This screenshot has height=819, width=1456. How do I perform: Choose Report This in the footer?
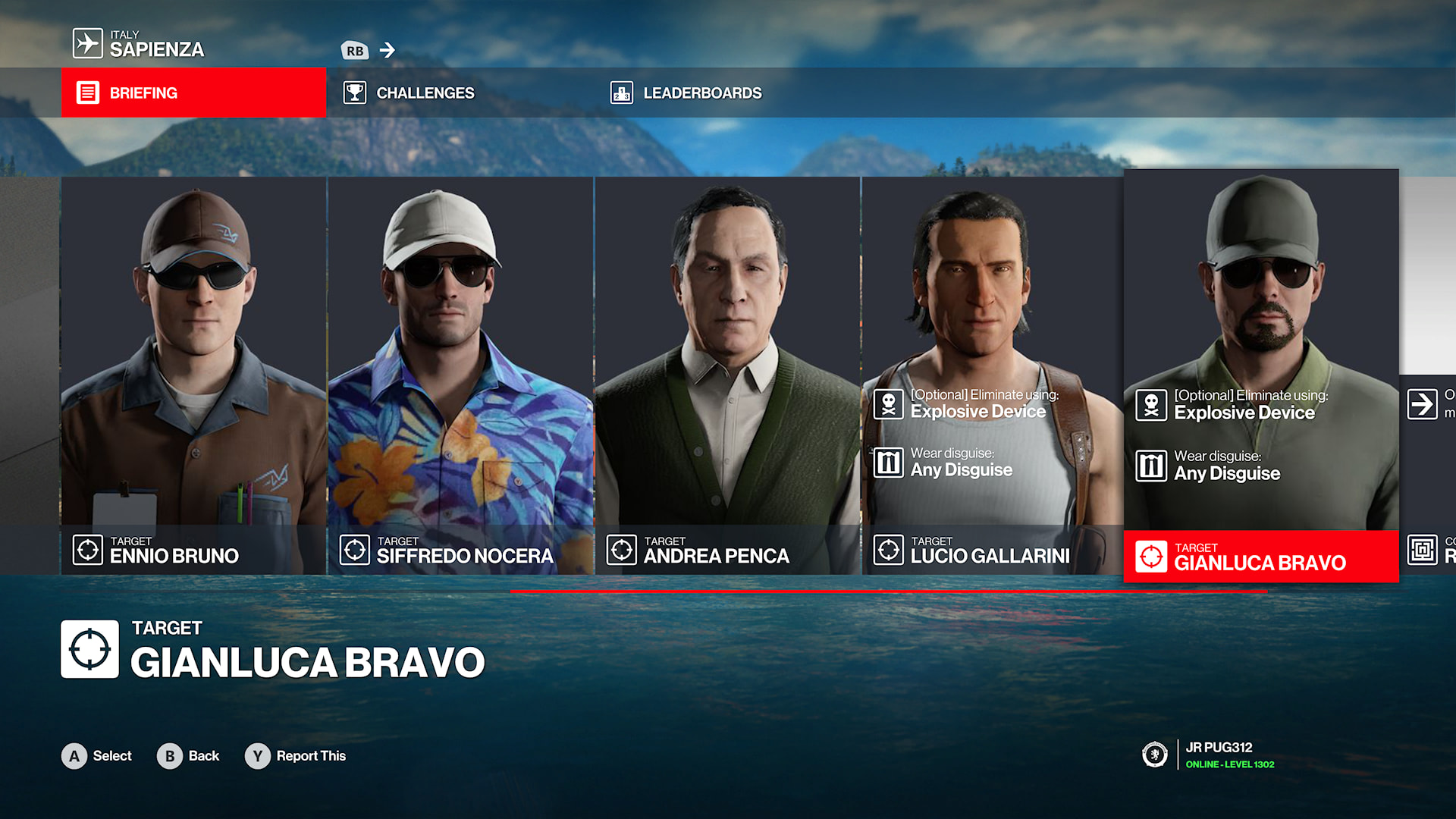(296, 756)
